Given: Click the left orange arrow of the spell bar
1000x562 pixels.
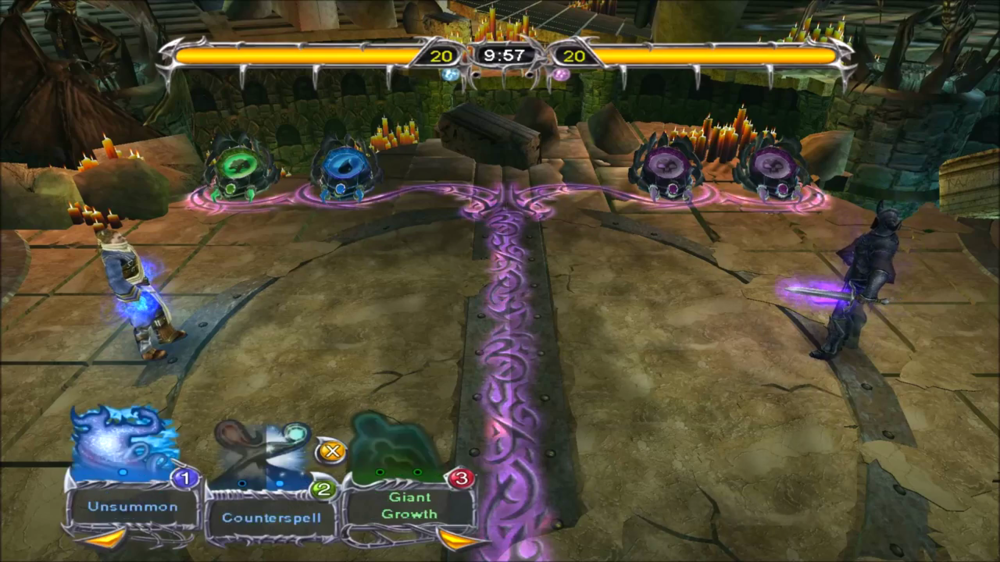Looking at the screenshot, I should 105,539.
